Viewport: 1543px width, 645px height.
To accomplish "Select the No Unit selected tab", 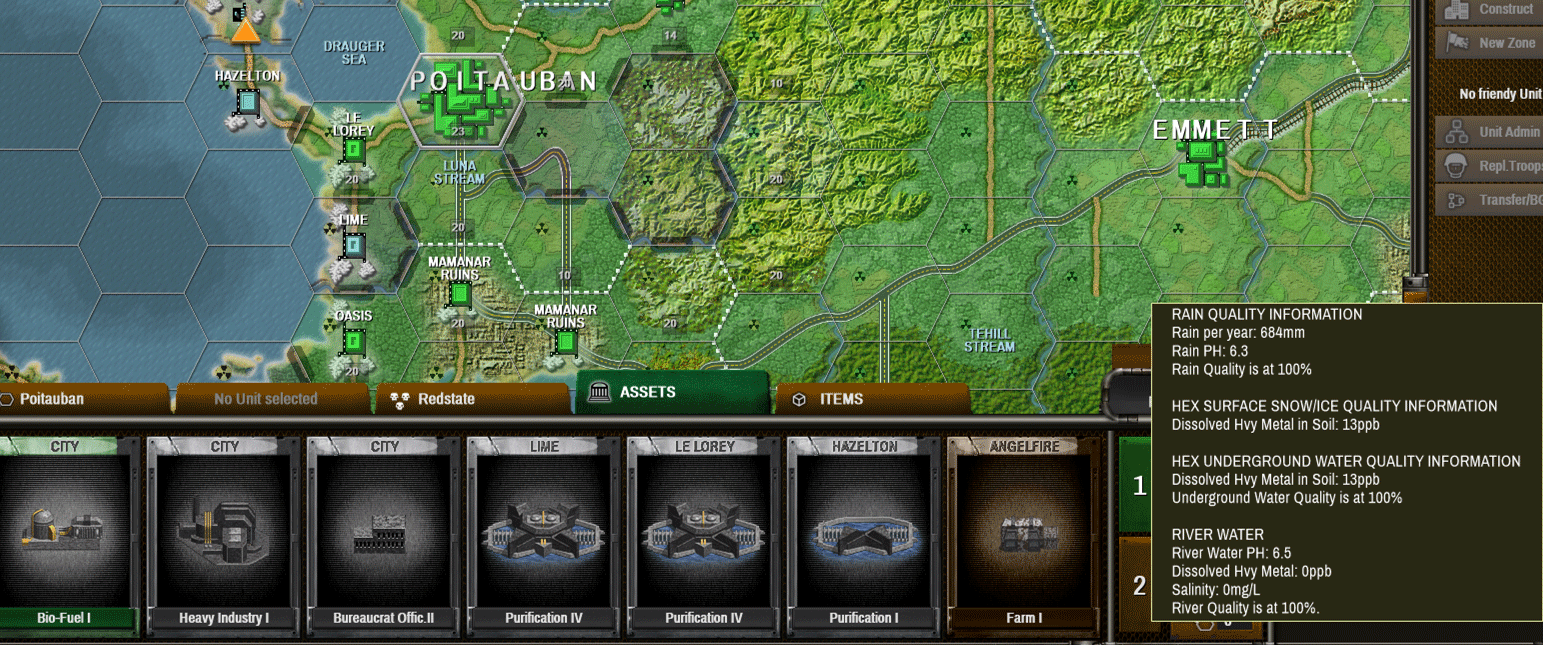I will coord(266,399).
